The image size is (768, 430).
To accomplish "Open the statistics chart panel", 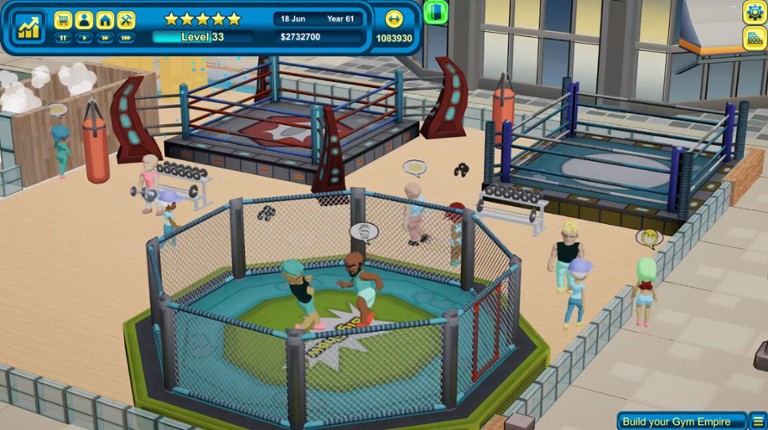I will coord(29,27).
